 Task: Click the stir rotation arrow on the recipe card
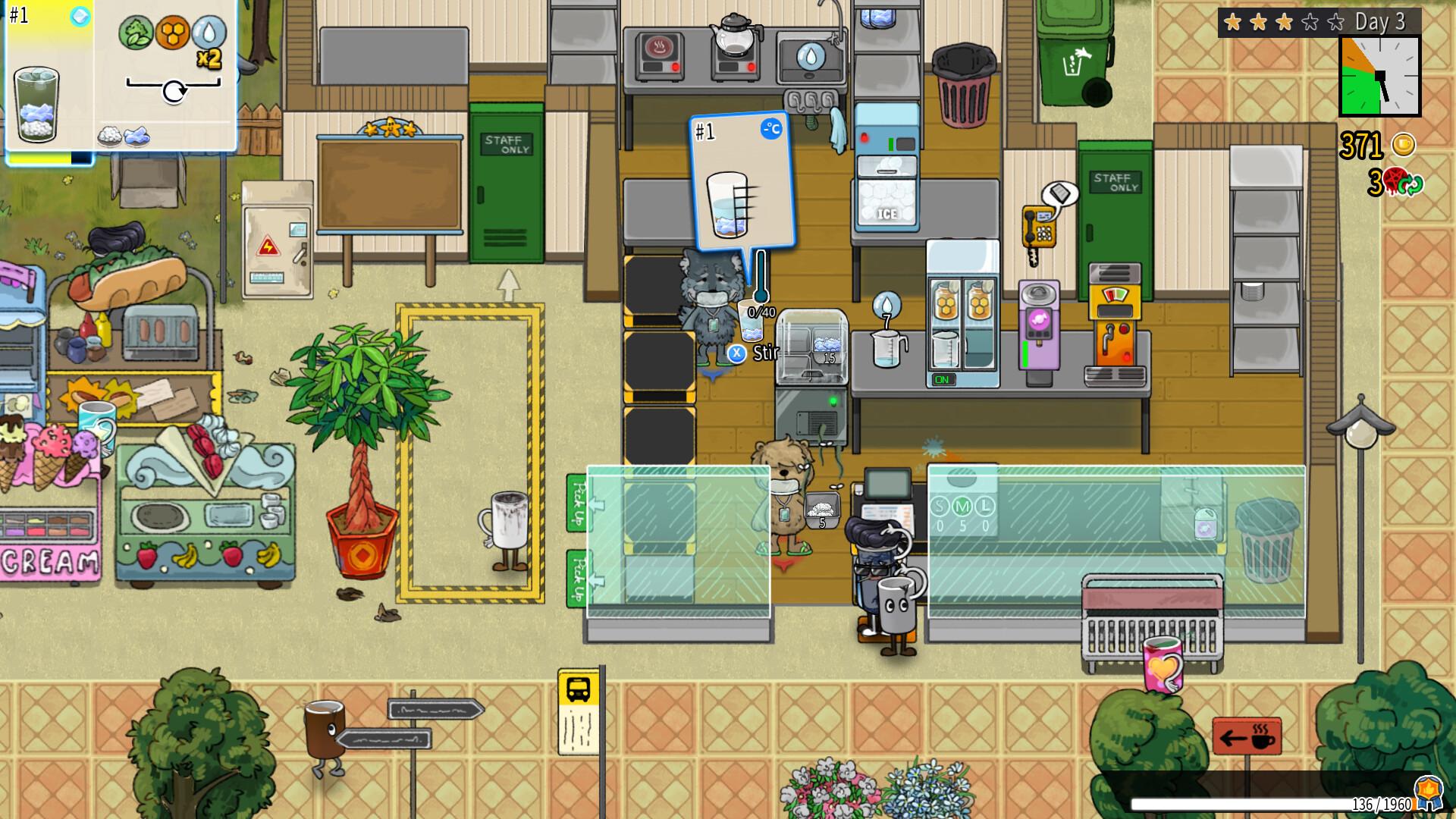coord(174,91)
